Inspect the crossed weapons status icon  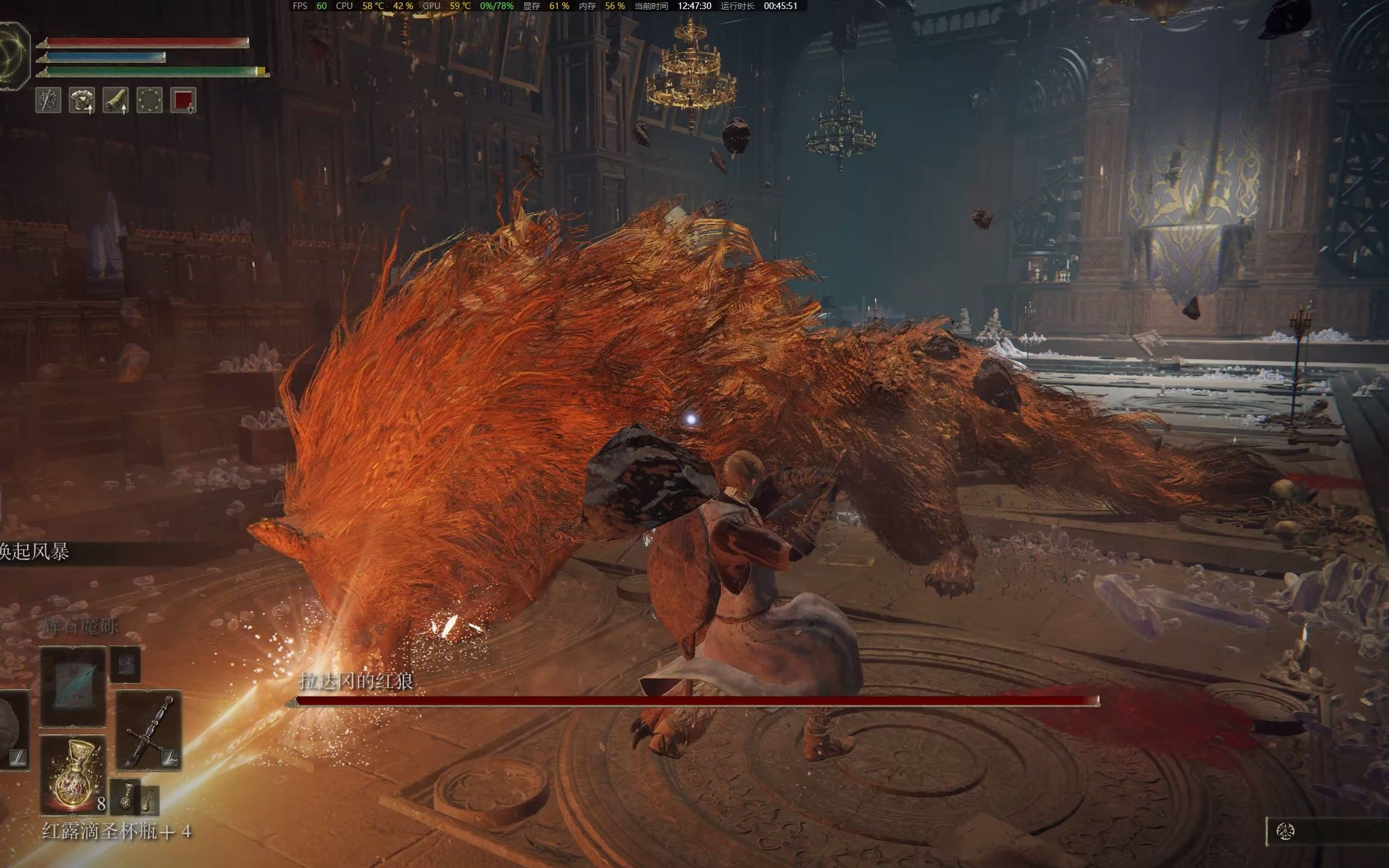point(48,101)
